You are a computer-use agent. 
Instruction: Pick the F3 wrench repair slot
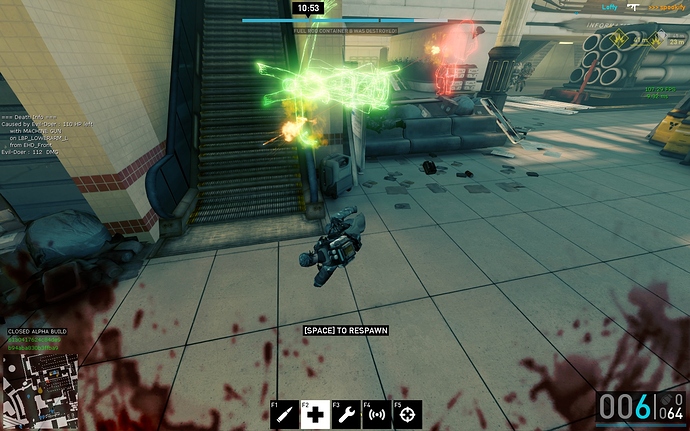347,414
